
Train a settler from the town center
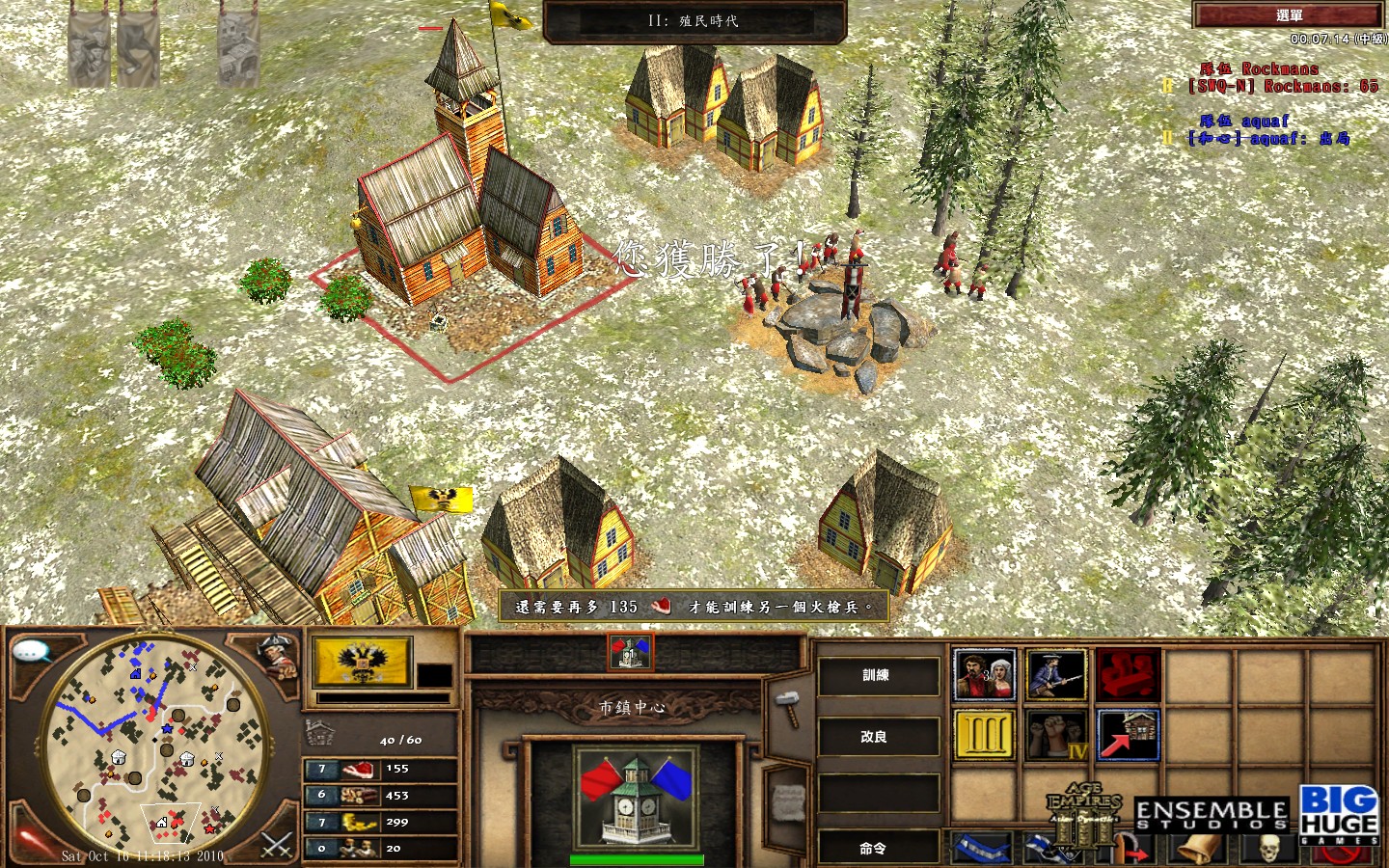(984, 674)
